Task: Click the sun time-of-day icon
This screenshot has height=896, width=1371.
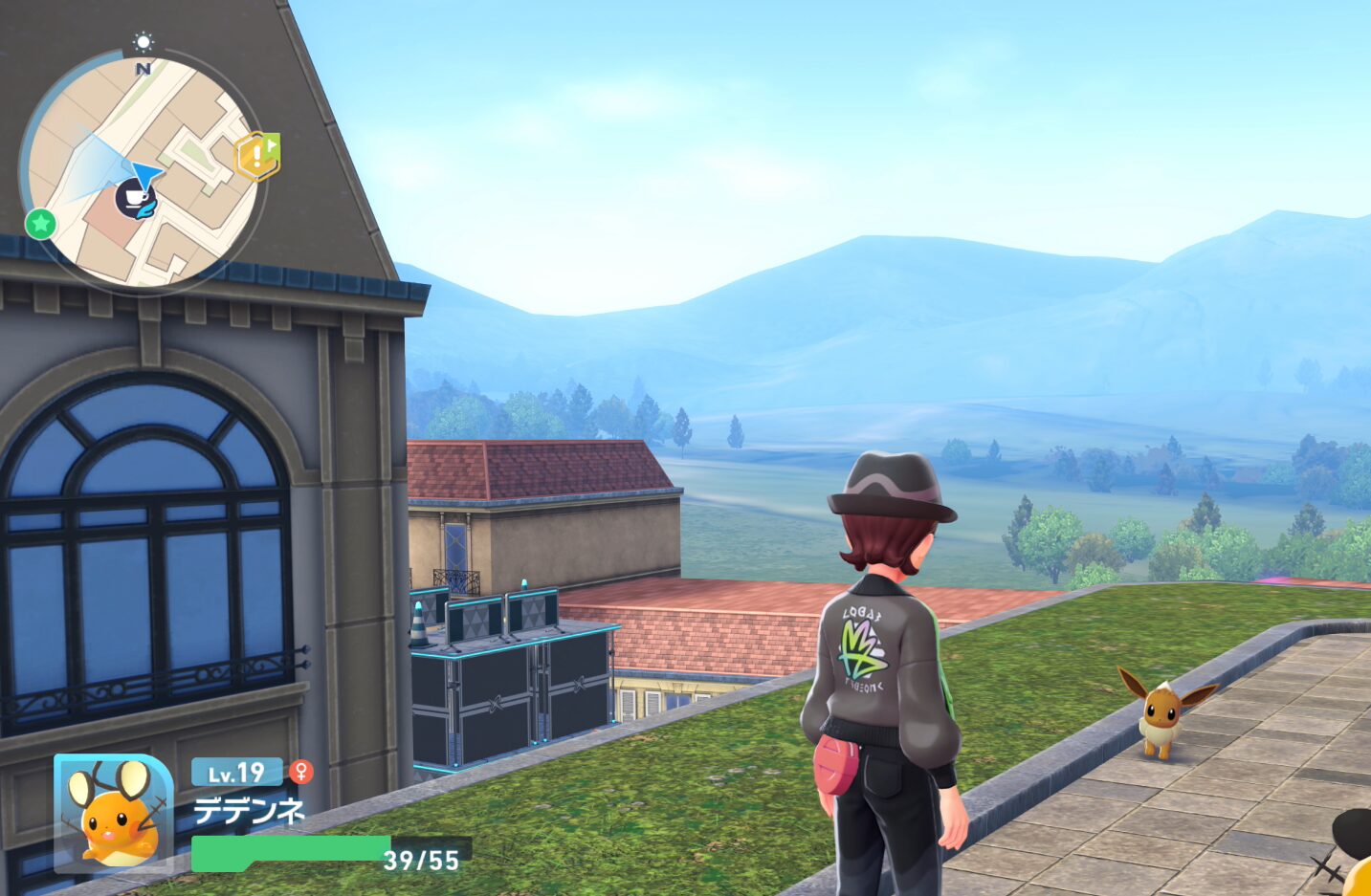Action: (x=144, y=42)
